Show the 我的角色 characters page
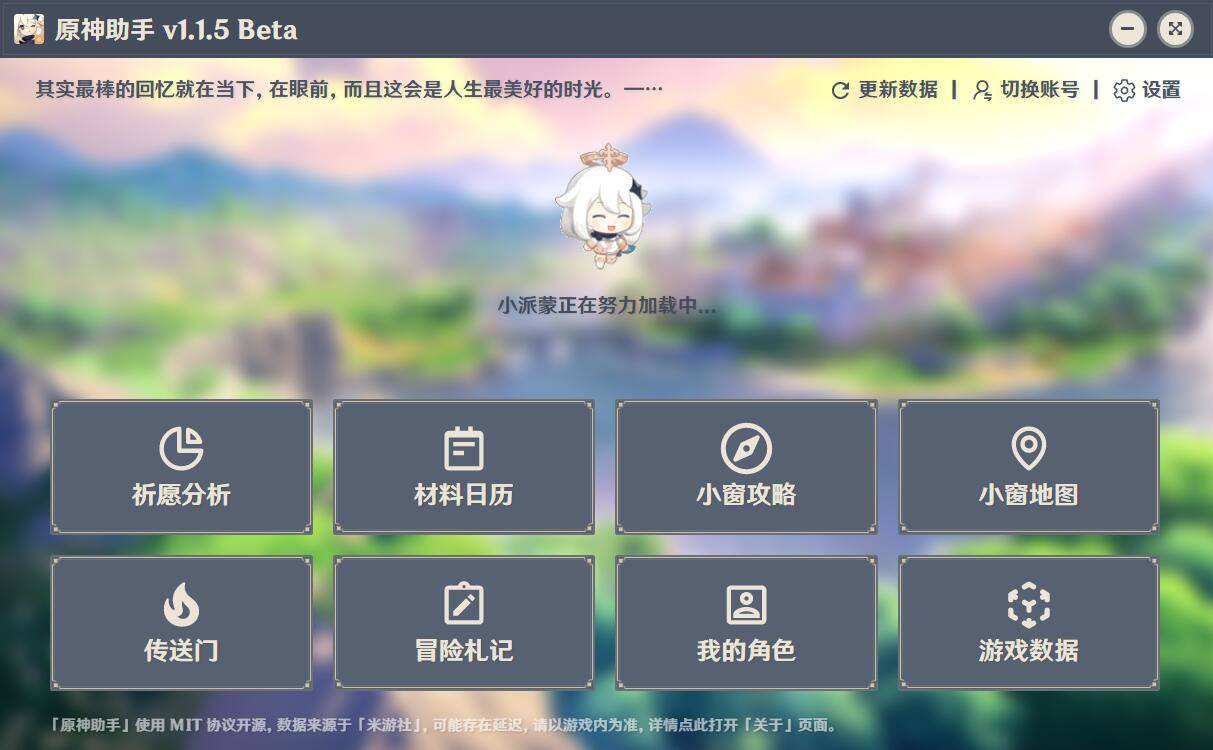 coord(746,622)
